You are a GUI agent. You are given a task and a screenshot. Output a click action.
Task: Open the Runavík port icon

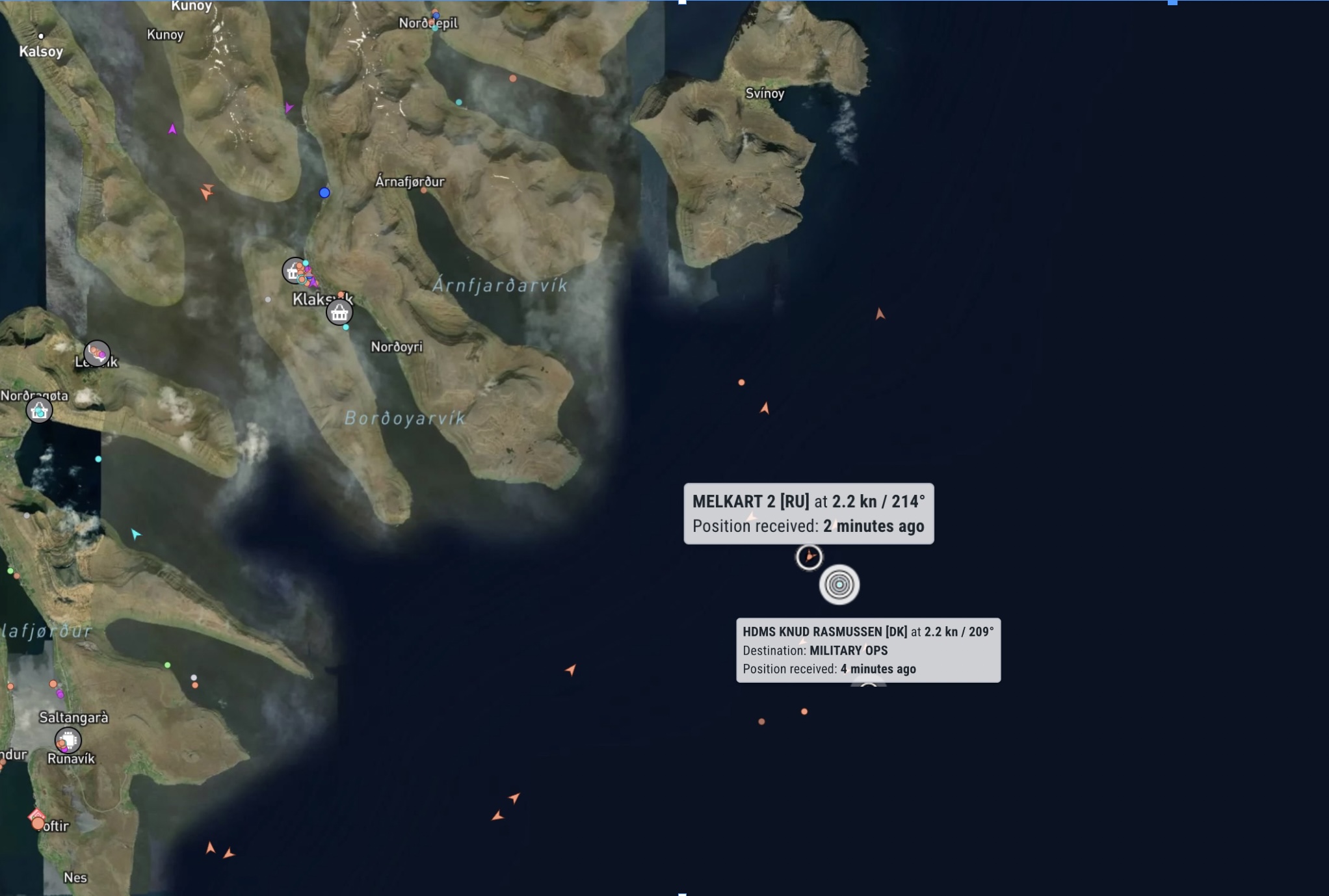point(68,740)
